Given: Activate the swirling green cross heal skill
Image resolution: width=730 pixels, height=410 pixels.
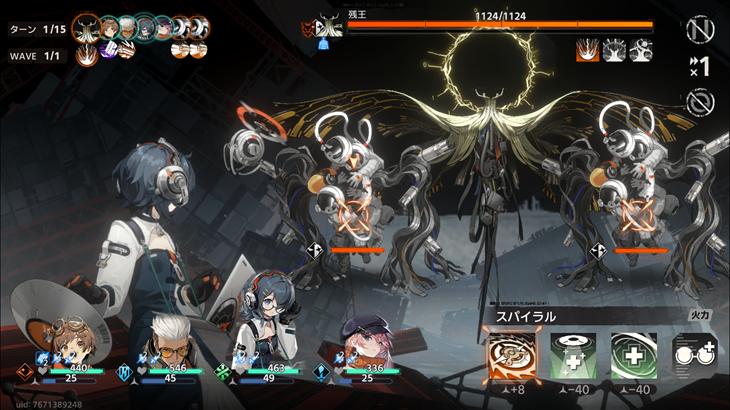Looking at the screenshot, I should coord(633,356).
